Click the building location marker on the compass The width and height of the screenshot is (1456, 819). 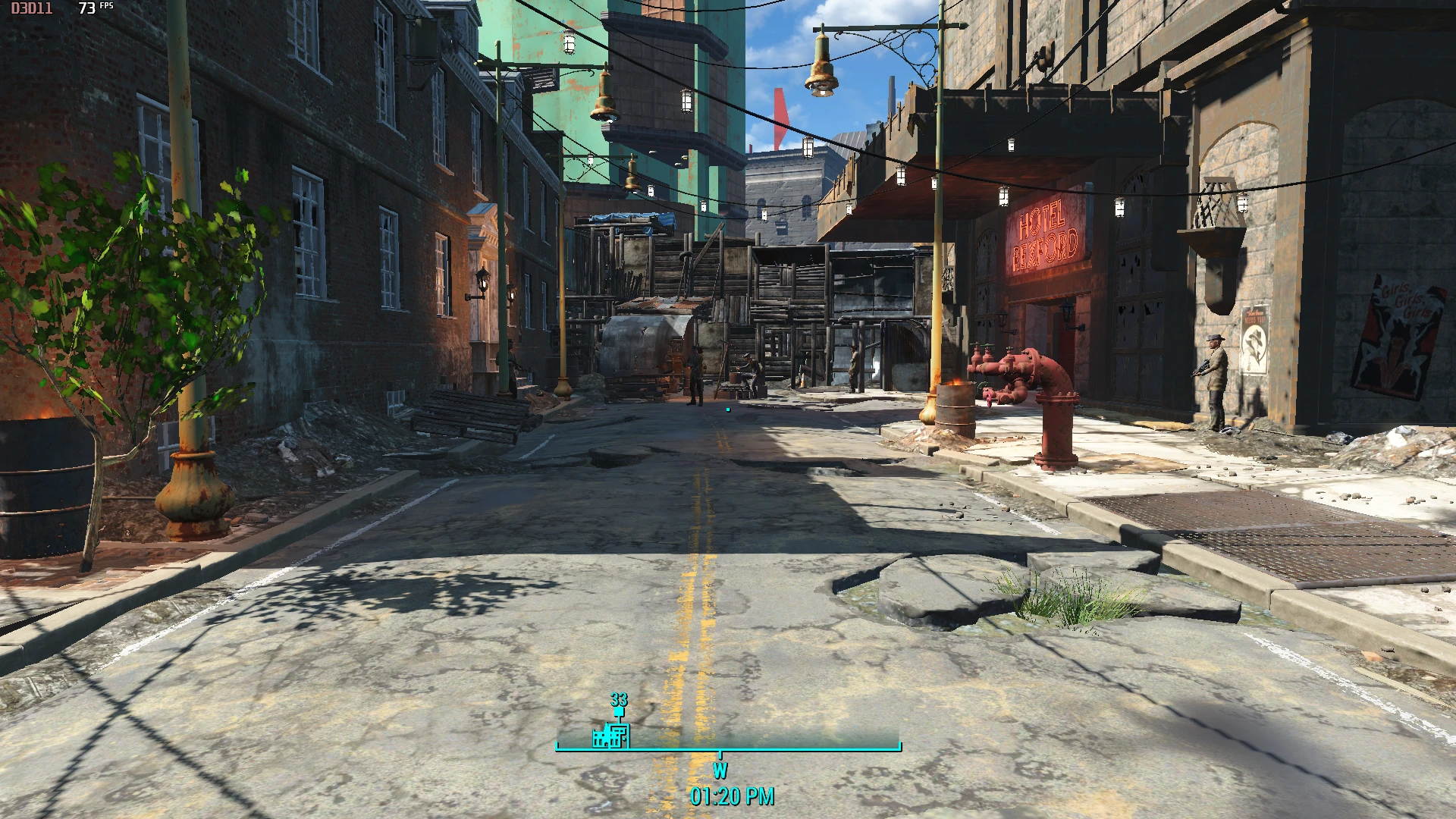click(x=611, y=735)
